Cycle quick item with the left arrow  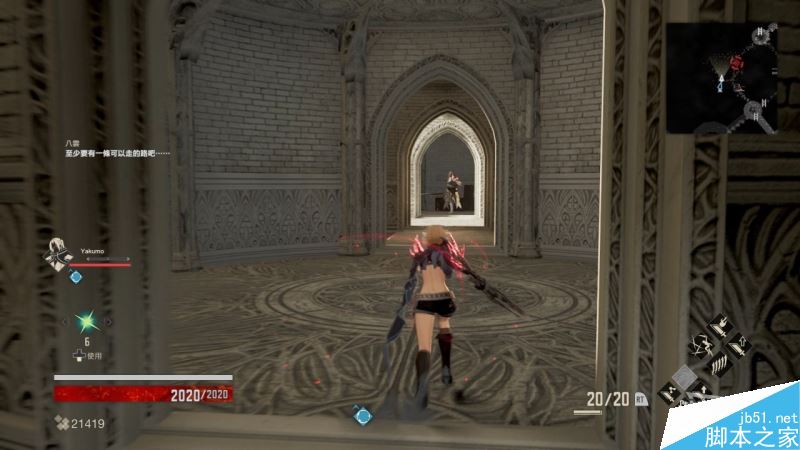pyautogui.click(x=67, y=321)
